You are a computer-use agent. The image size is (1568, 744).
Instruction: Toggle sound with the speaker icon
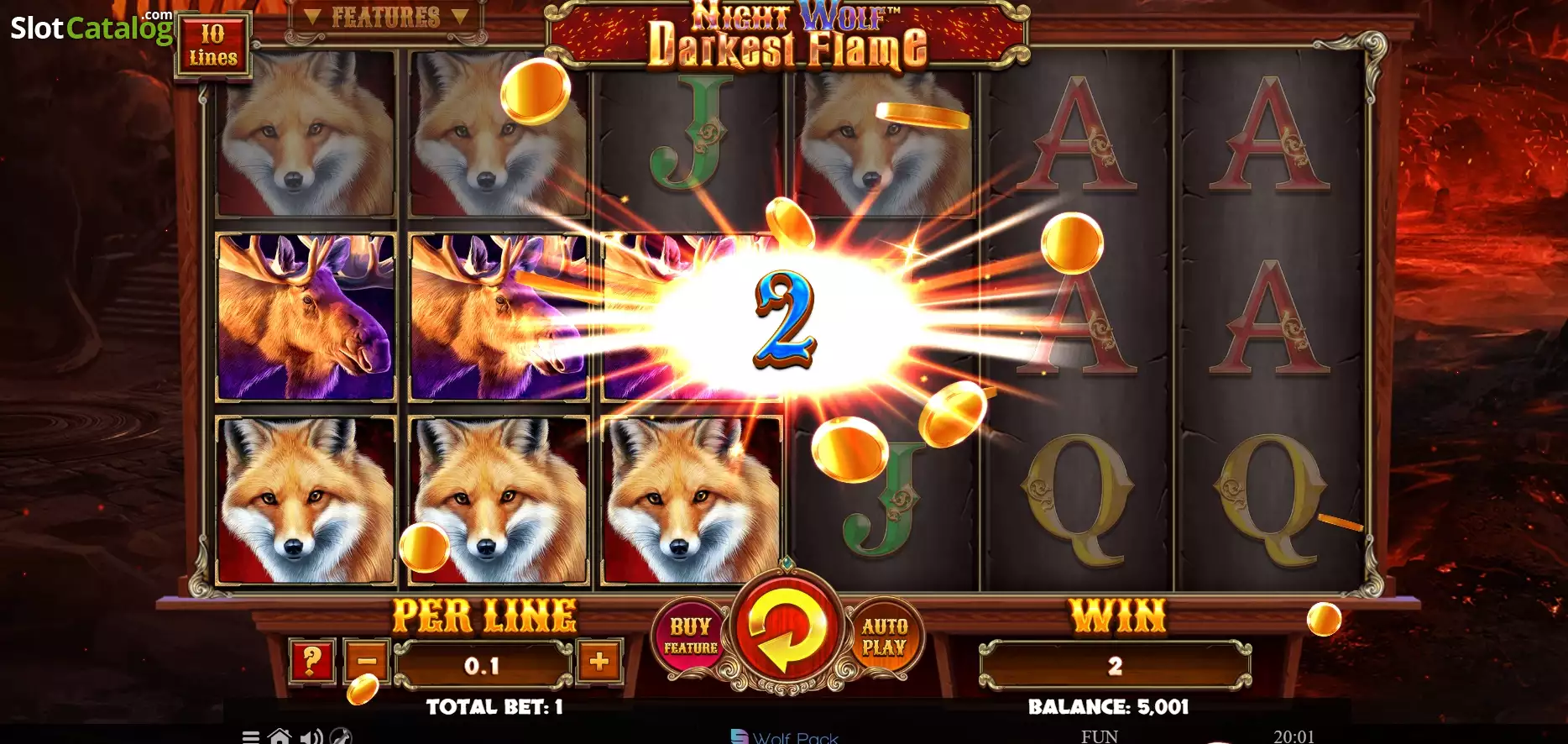click(x=311, y=736)
